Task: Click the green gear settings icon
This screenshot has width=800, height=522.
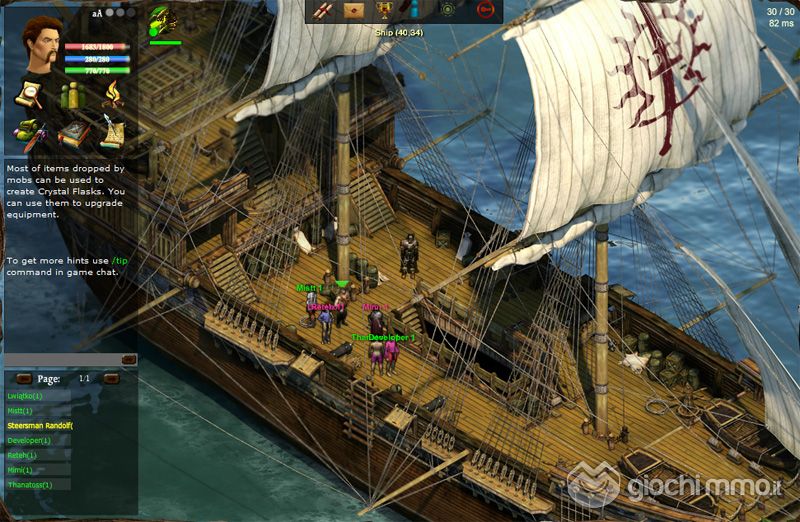Action: coord(449,10)
